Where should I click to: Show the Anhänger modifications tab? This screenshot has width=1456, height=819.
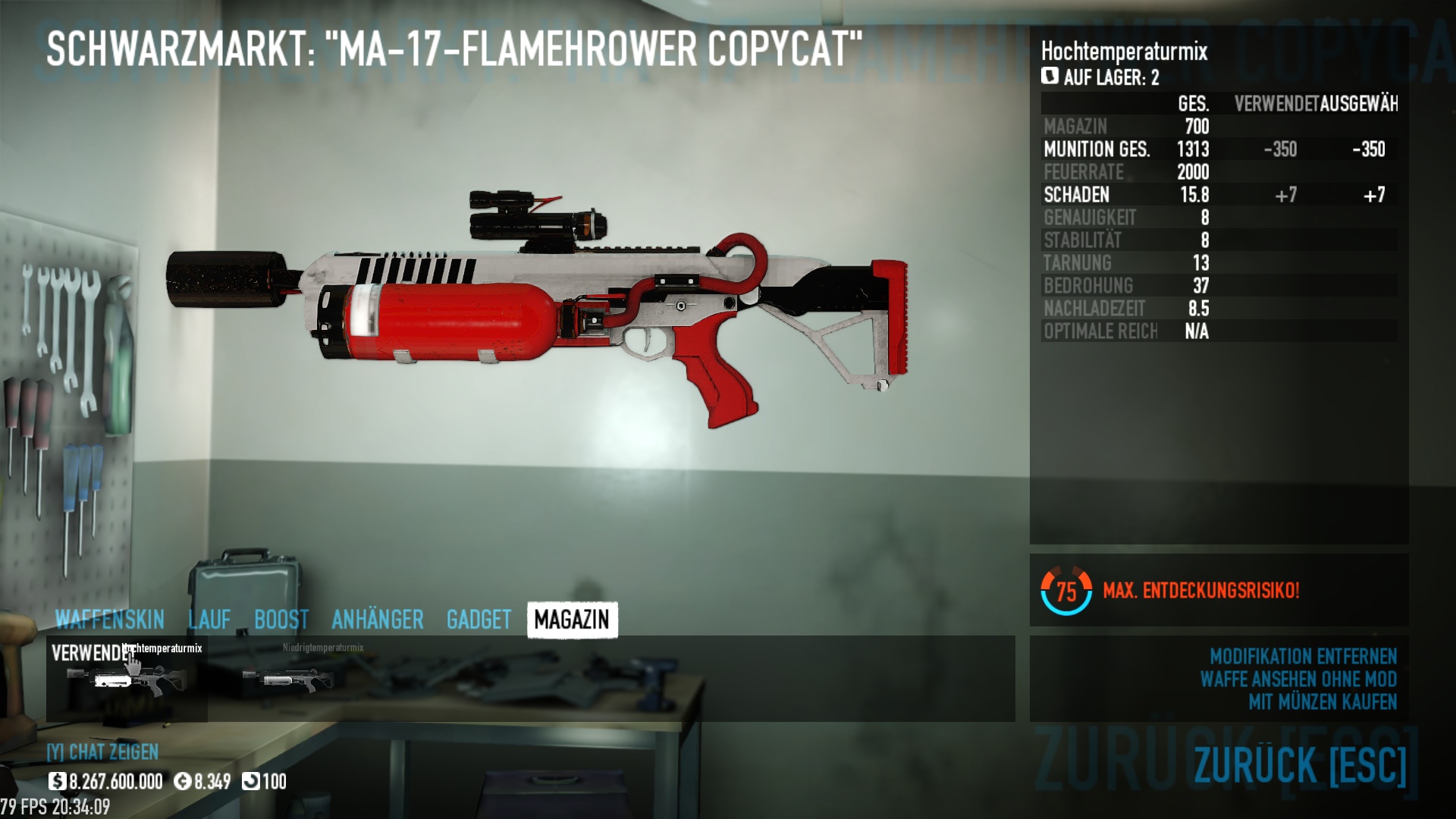tap(377, 620)
